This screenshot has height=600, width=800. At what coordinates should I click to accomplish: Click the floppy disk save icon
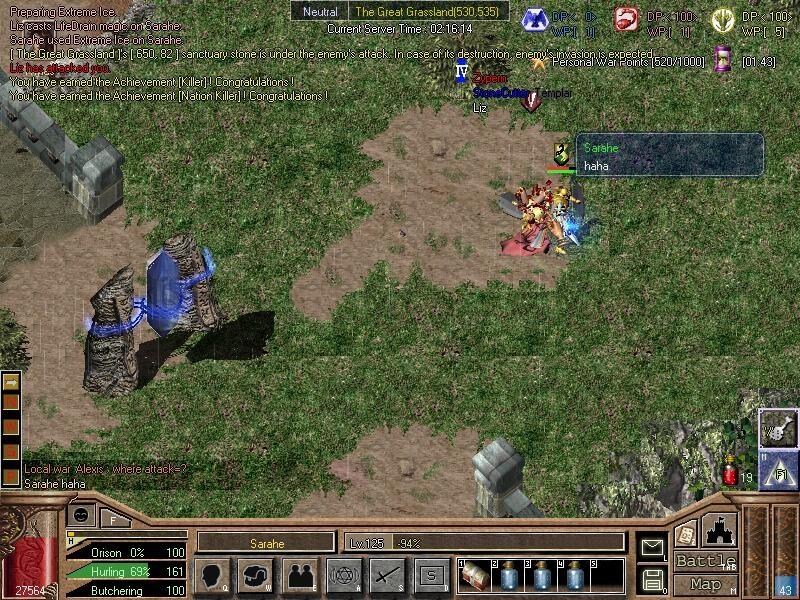653,579
